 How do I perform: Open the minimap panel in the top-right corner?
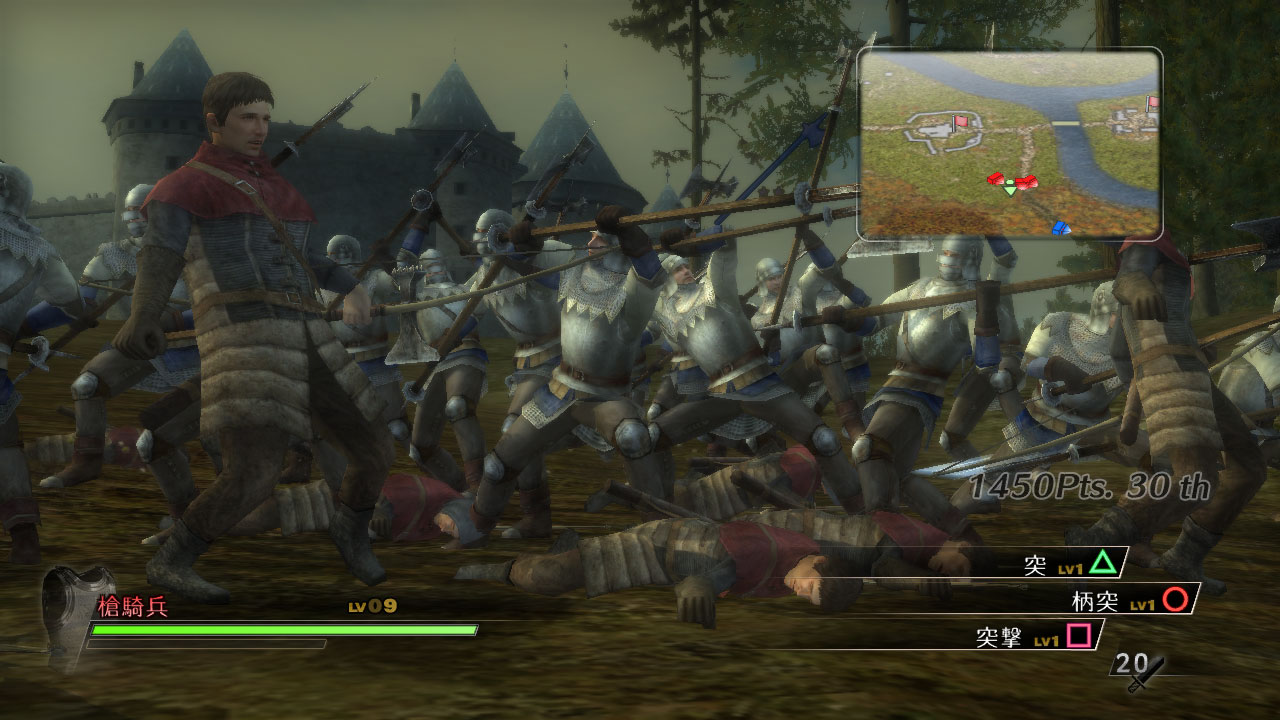pos(1010,143)
